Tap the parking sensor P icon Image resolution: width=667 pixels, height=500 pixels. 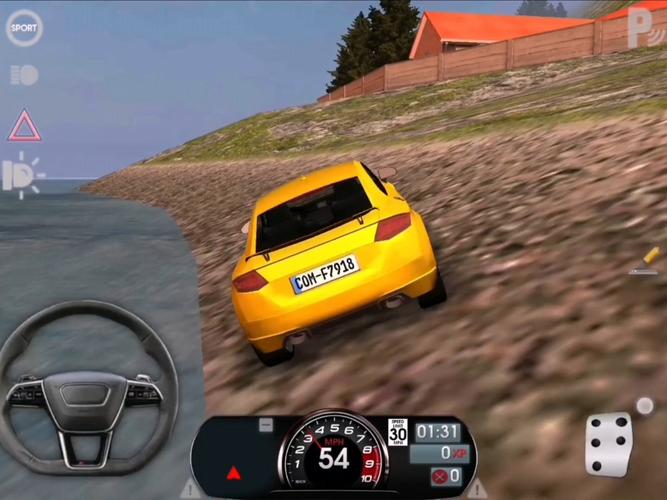640,25
